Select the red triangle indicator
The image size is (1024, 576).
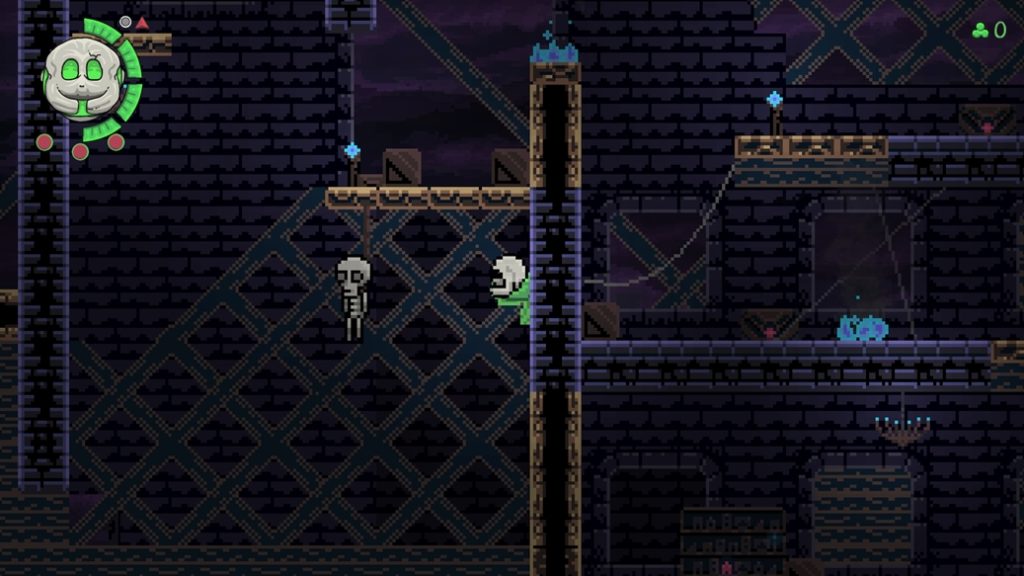(142, 23)
